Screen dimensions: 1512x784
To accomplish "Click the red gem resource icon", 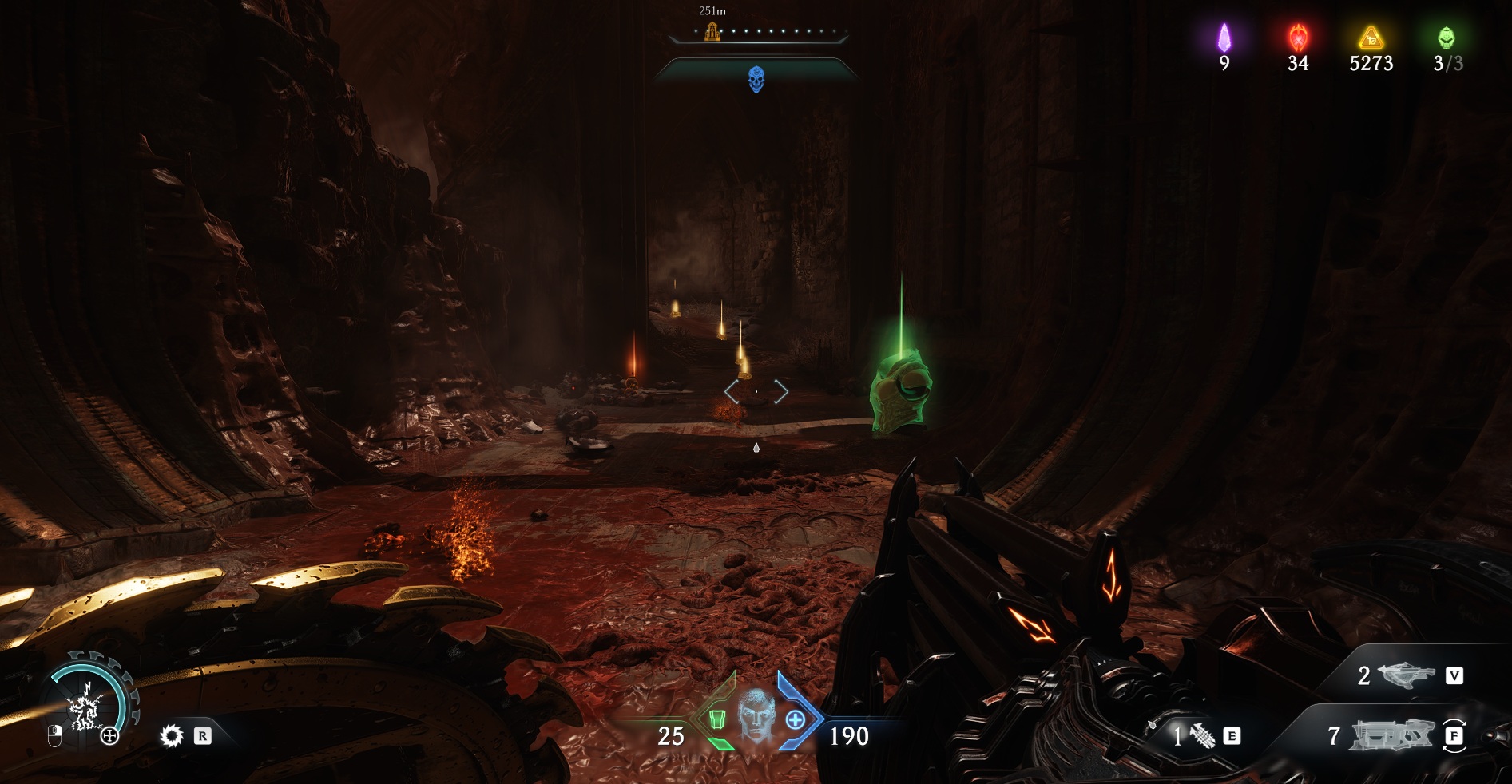I will (1298, 38).
